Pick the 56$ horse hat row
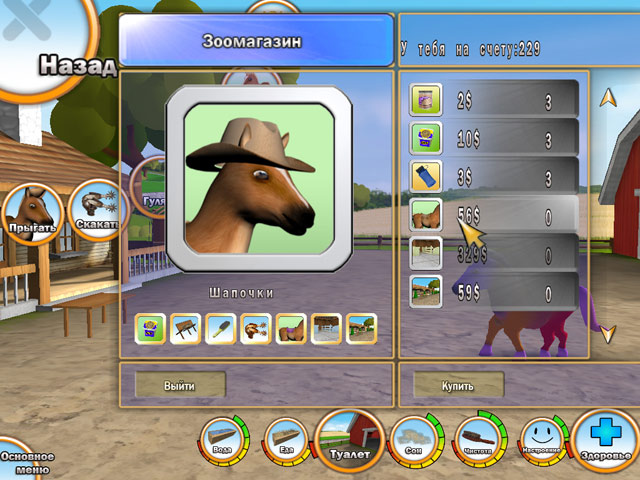Screen dimensions: 640x480 tap(495, 215)
